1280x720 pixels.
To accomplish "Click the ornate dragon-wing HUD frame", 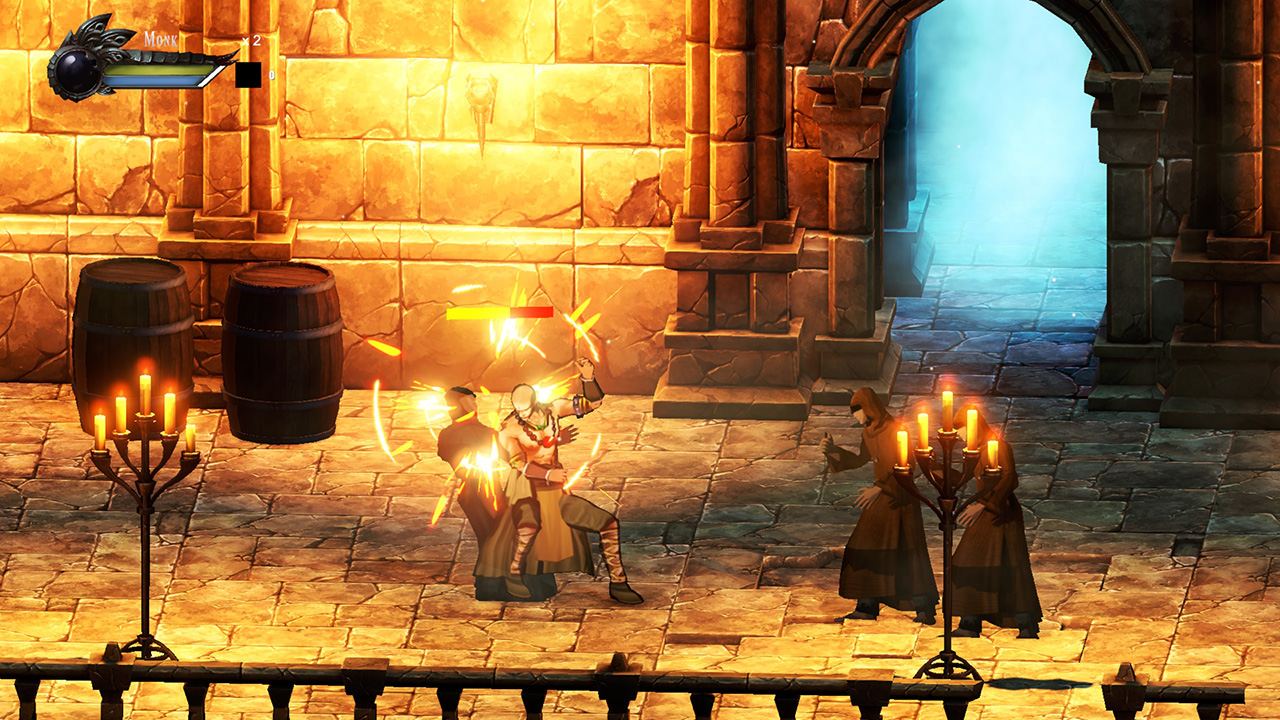I will [x=100, y=42].
